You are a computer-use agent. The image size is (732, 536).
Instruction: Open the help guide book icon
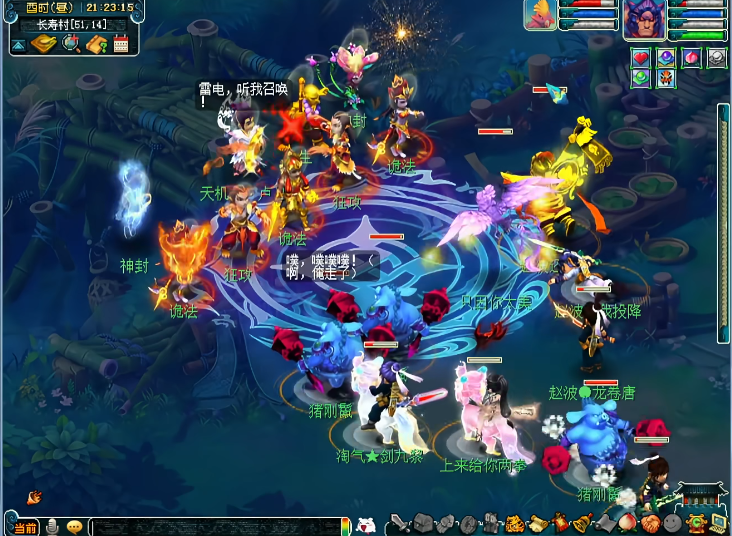pos(97,44)
